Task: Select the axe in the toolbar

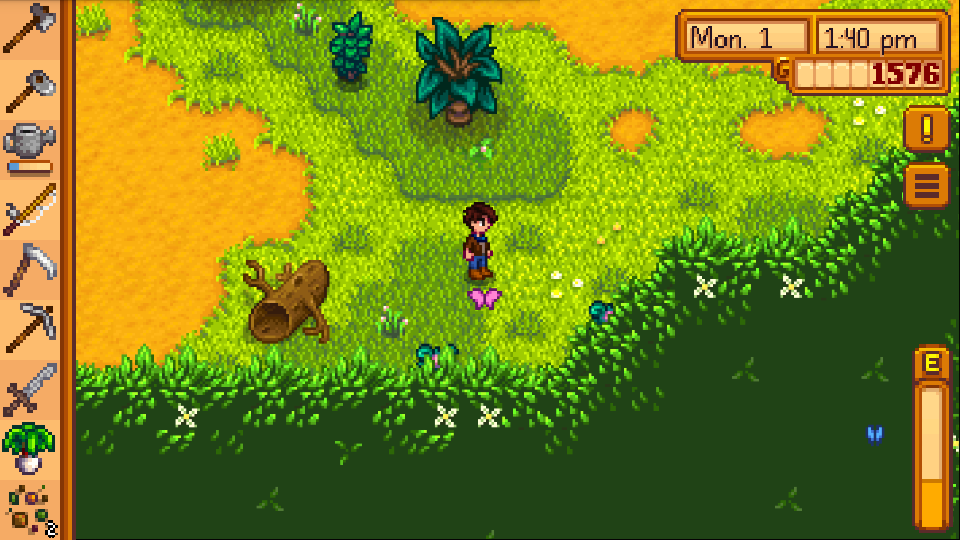Action: click(28, 29)
